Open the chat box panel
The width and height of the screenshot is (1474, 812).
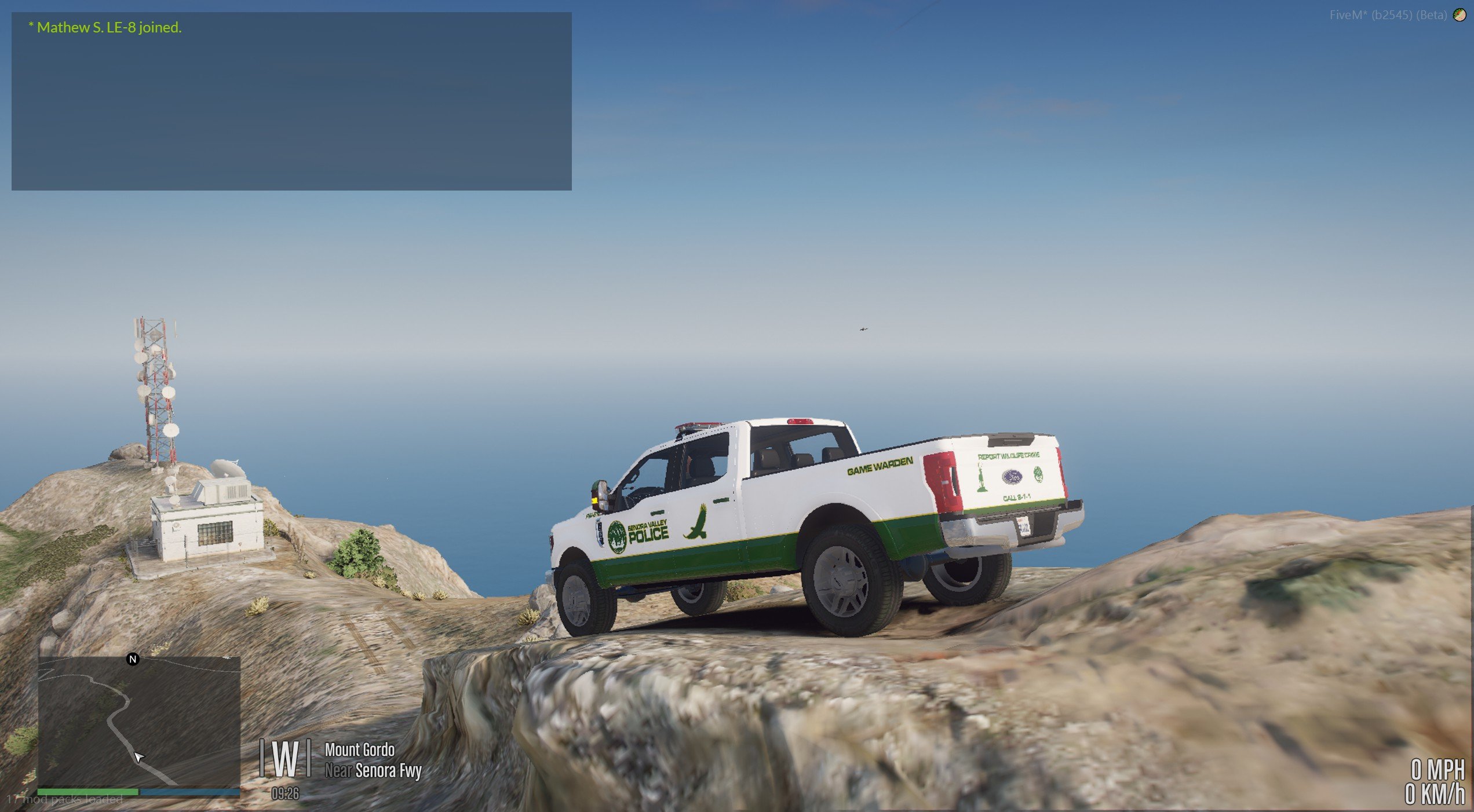pyautogui.click(x=291, y=101)
